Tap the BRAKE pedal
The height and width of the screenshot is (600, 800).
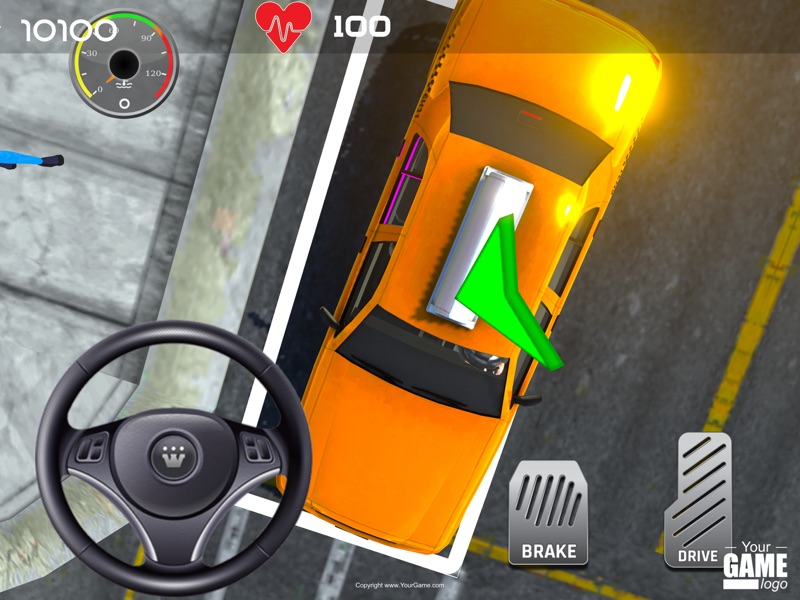coord(548,512)
